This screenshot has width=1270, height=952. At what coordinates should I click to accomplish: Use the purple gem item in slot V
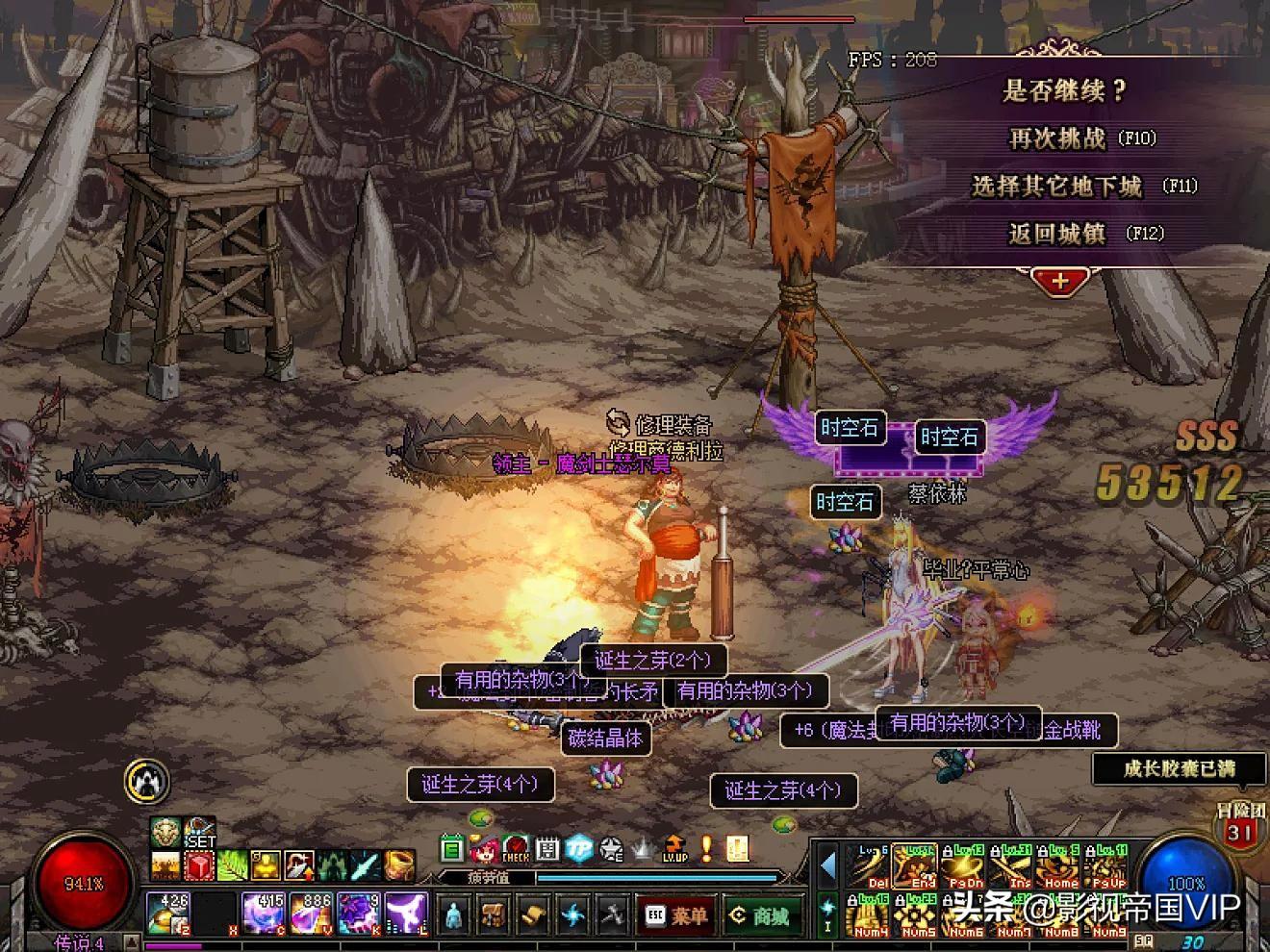tap(311, 914)
